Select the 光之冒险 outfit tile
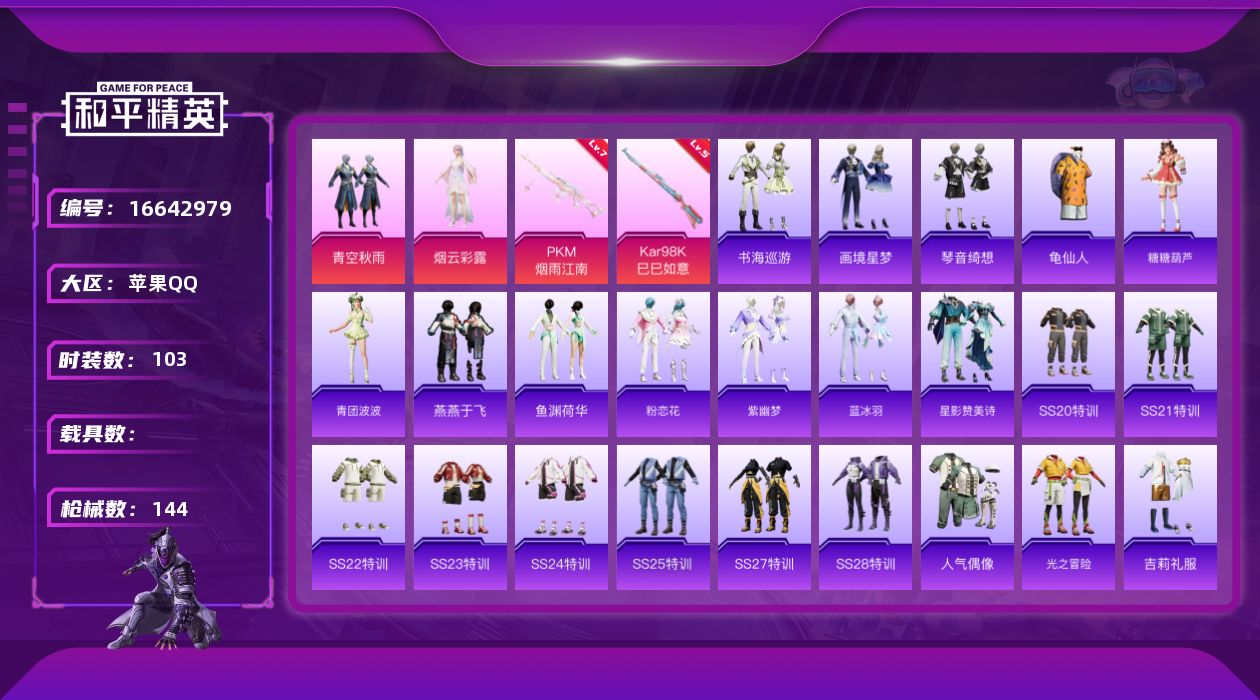Image resolution: width=1260 pixels, height=700 pixels. [x=1068, y=517]
